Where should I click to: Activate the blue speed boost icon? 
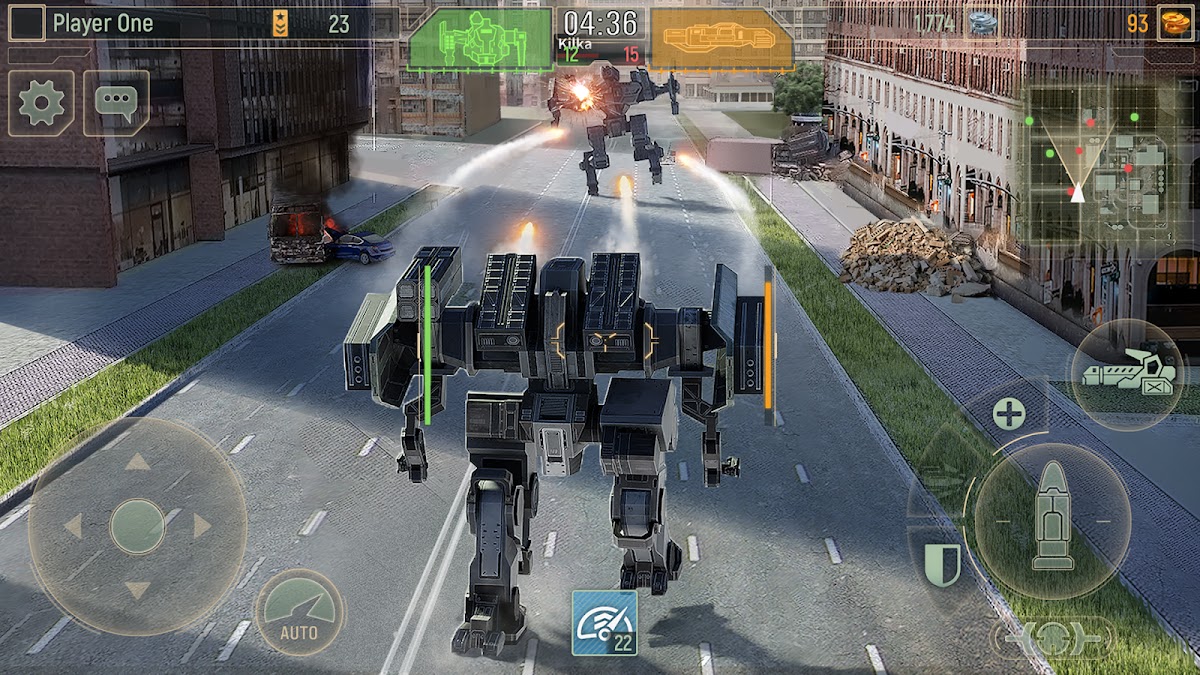coord(604,622)
